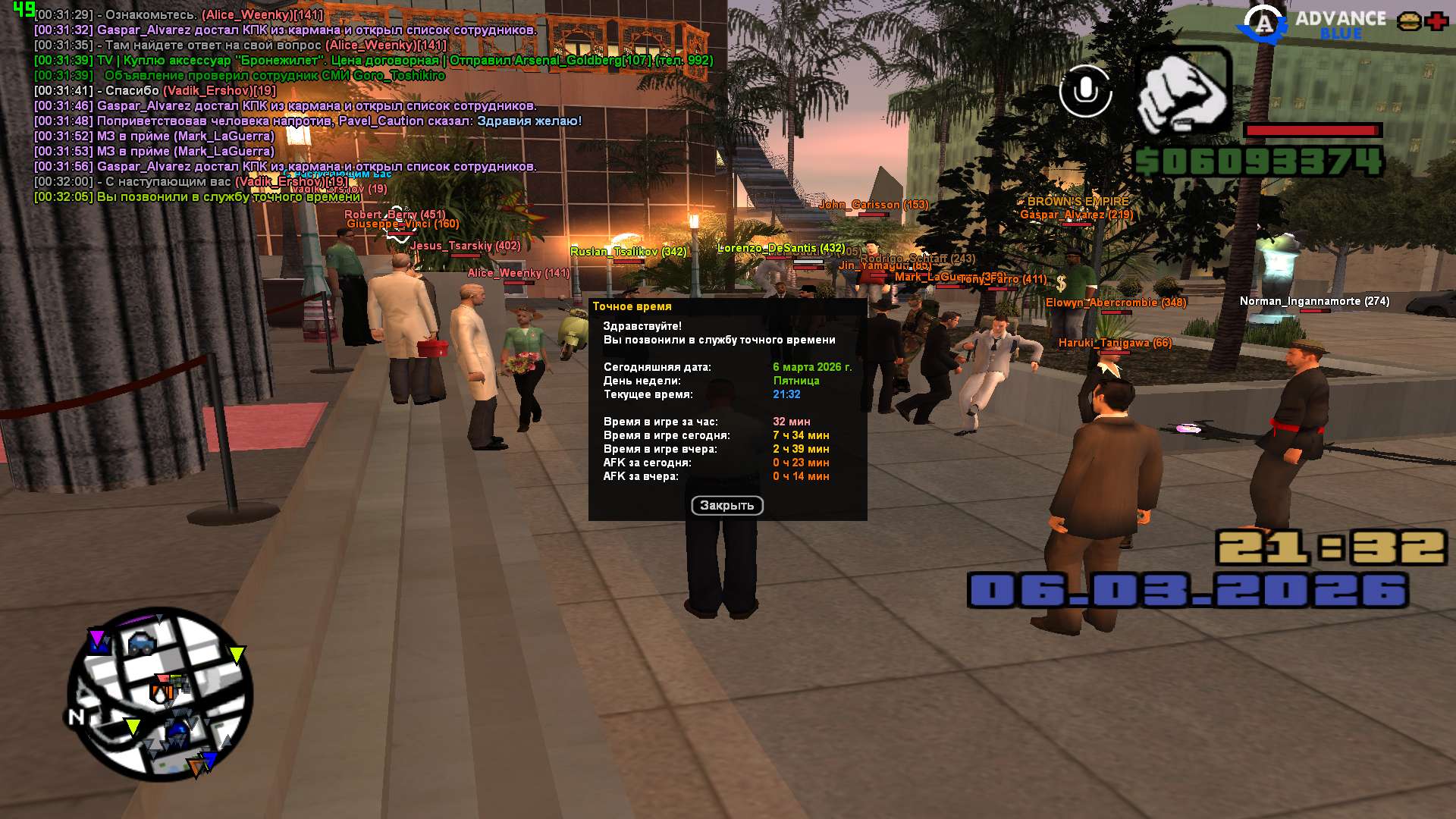Open the circular minimap radar
The height and width of the screenshot is (819, 1456).
[160, 694]
